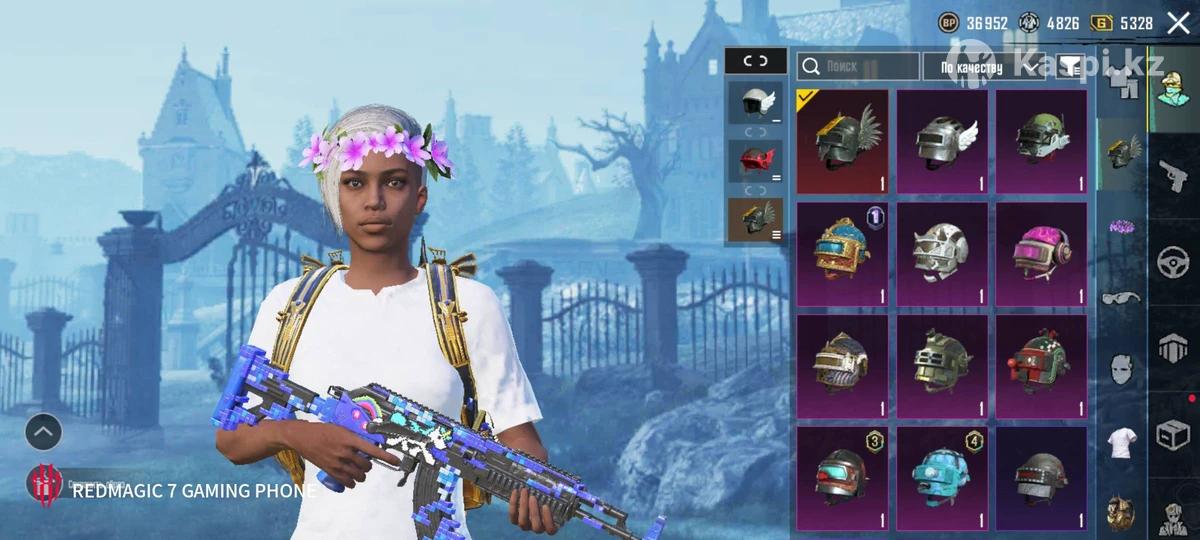Open the vehicles steering wheel tab

click(x=1174, y=262)
